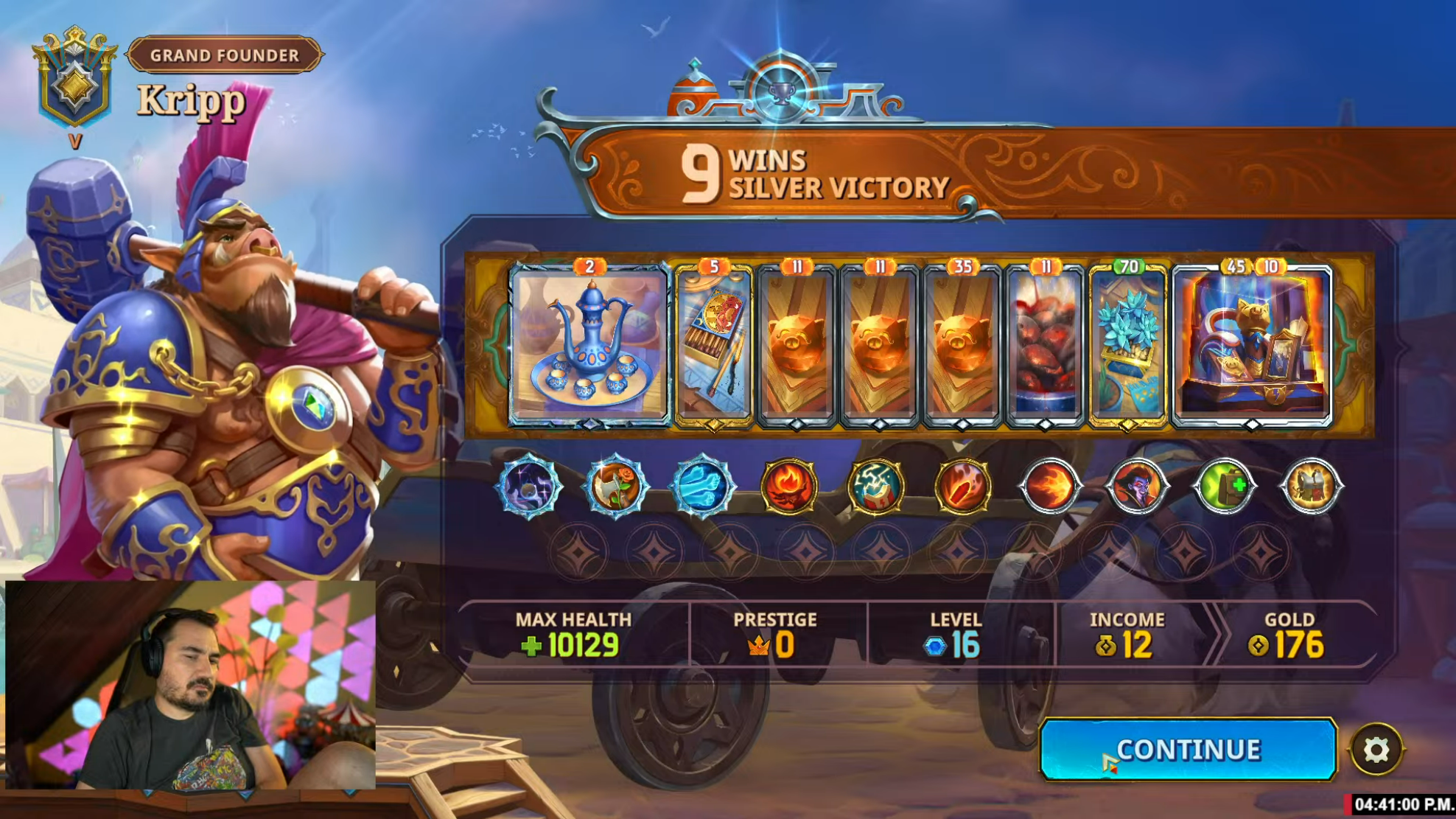Inspect the burning red crystal skill
This screenshot has width=1456, height=819.
[x=963, y=487]
